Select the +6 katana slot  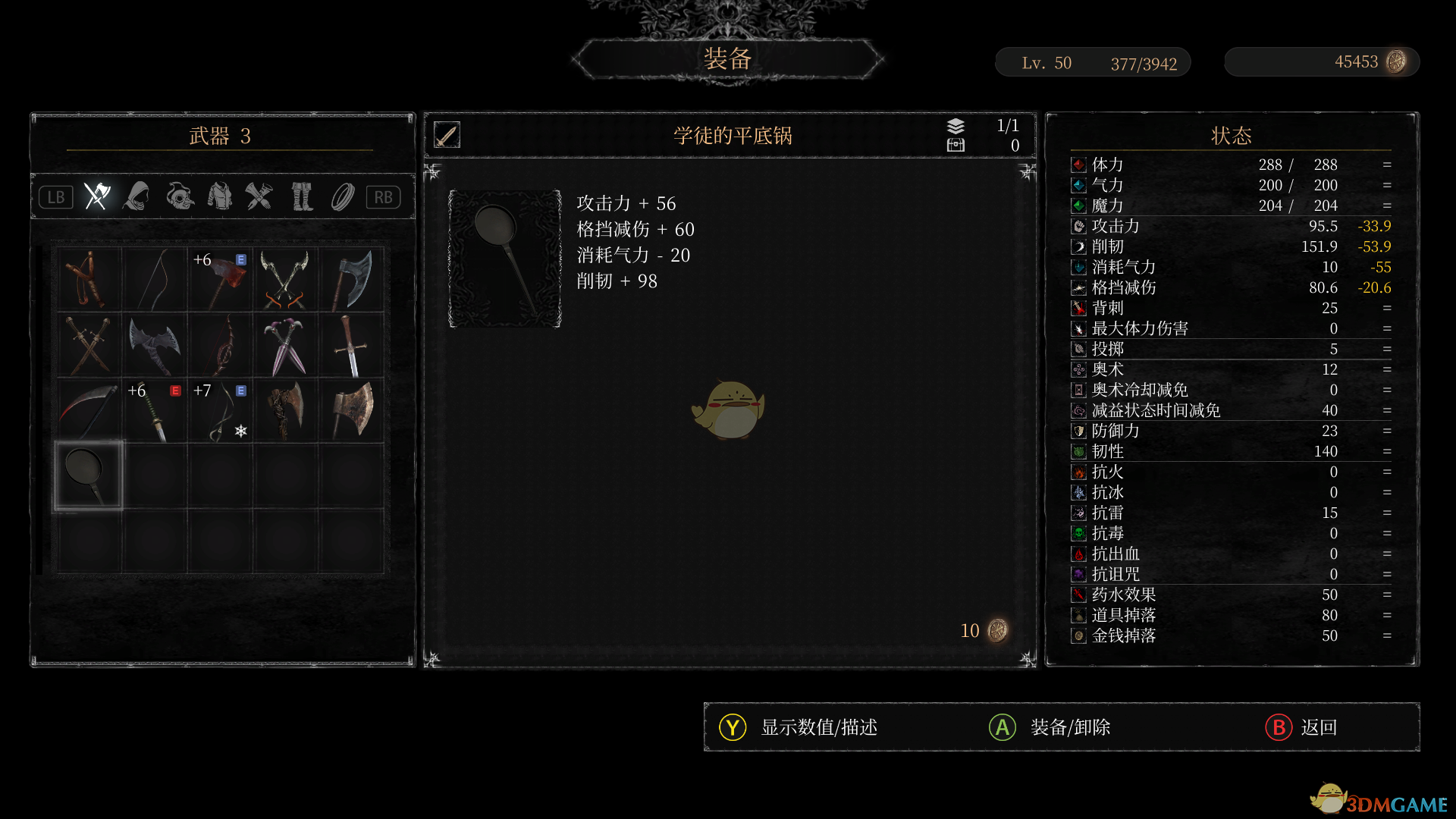click(x=155, y=411)
